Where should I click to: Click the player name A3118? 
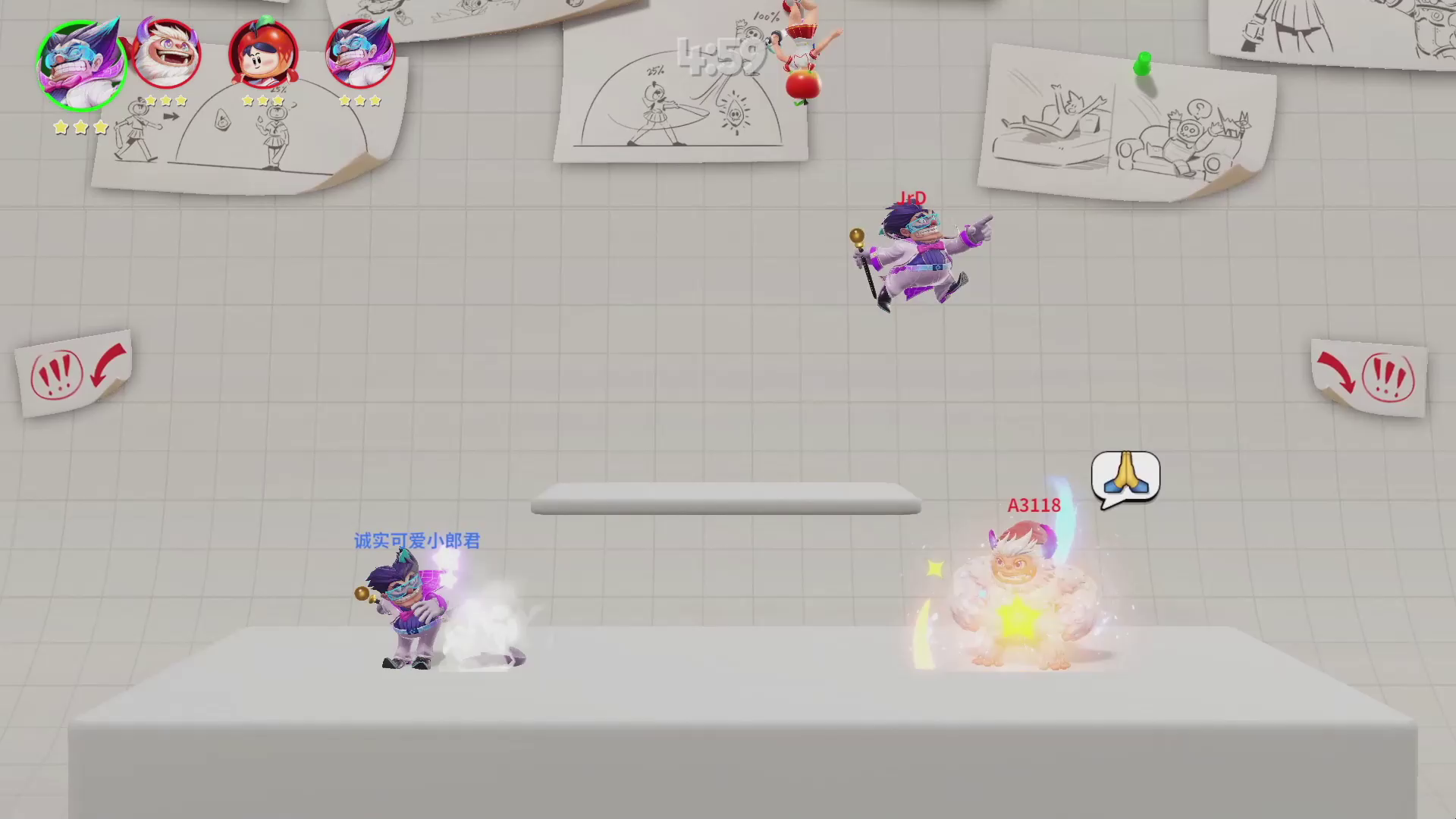coord(1034,505)
